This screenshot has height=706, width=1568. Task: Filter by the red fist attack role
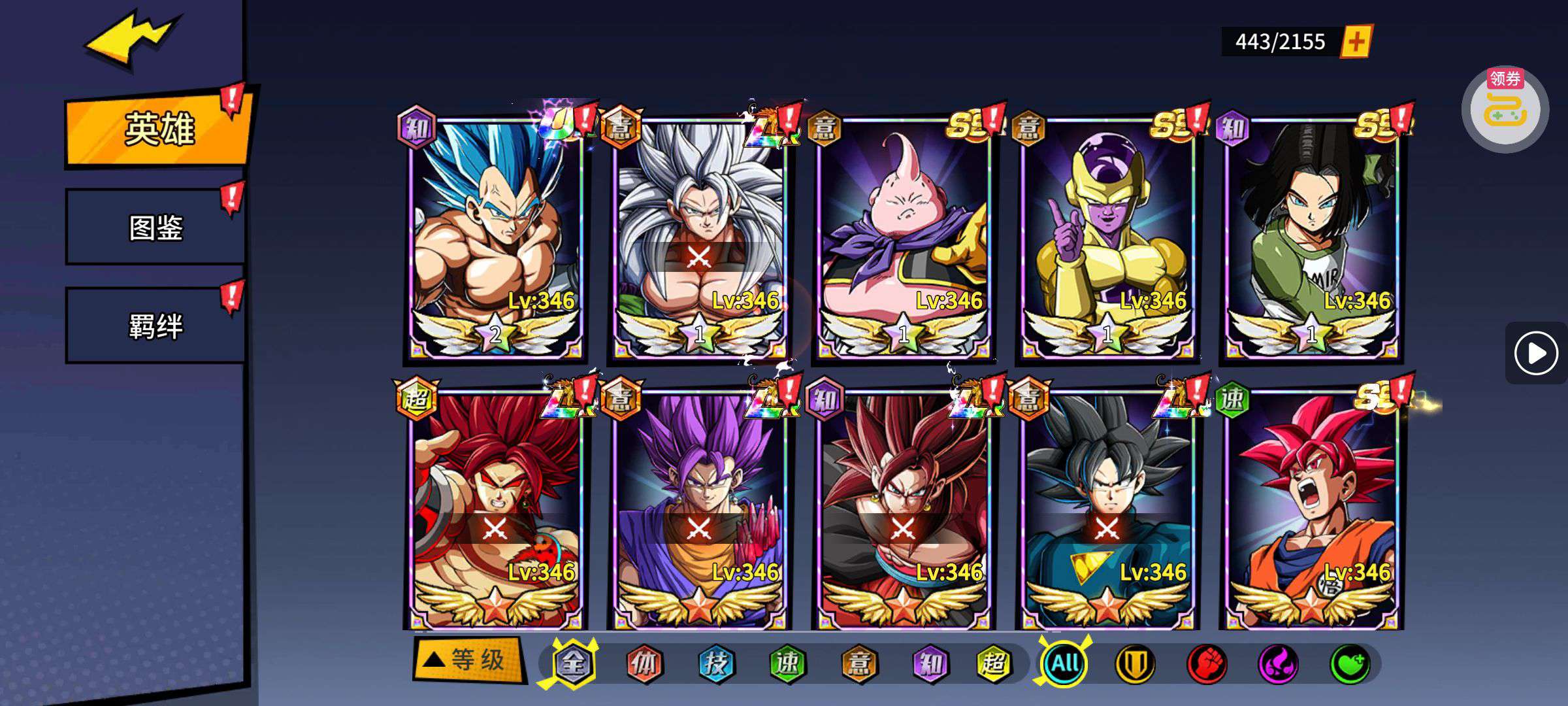[x=1207, y=664]
